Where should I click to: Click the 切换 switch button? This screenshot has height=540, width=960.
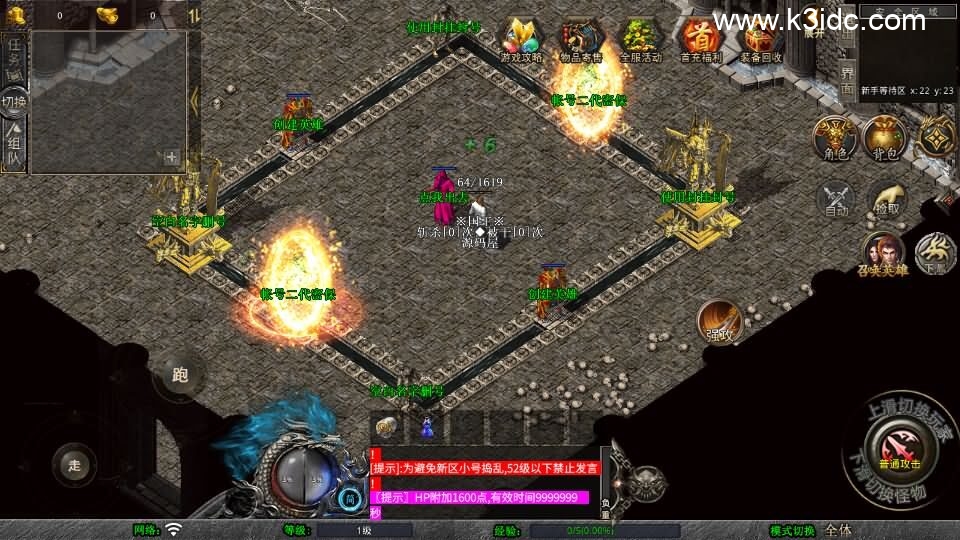[14, 101]
